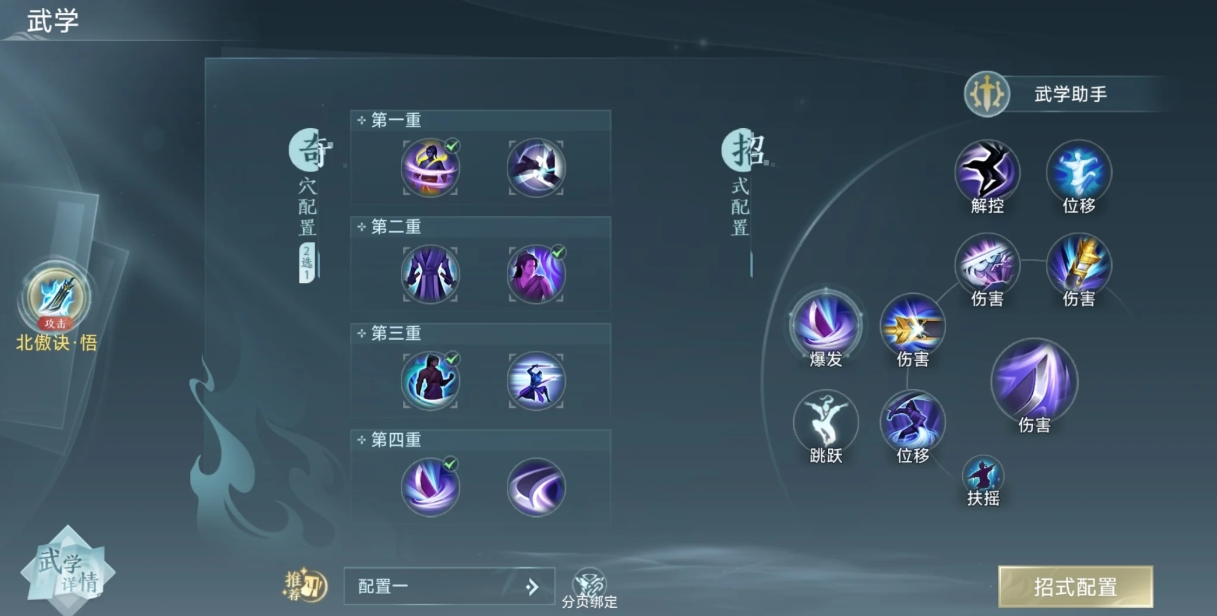1217x616 pixels.
Task: Select the large purple slash 伤害 skill
Action: click(1034, 380)
